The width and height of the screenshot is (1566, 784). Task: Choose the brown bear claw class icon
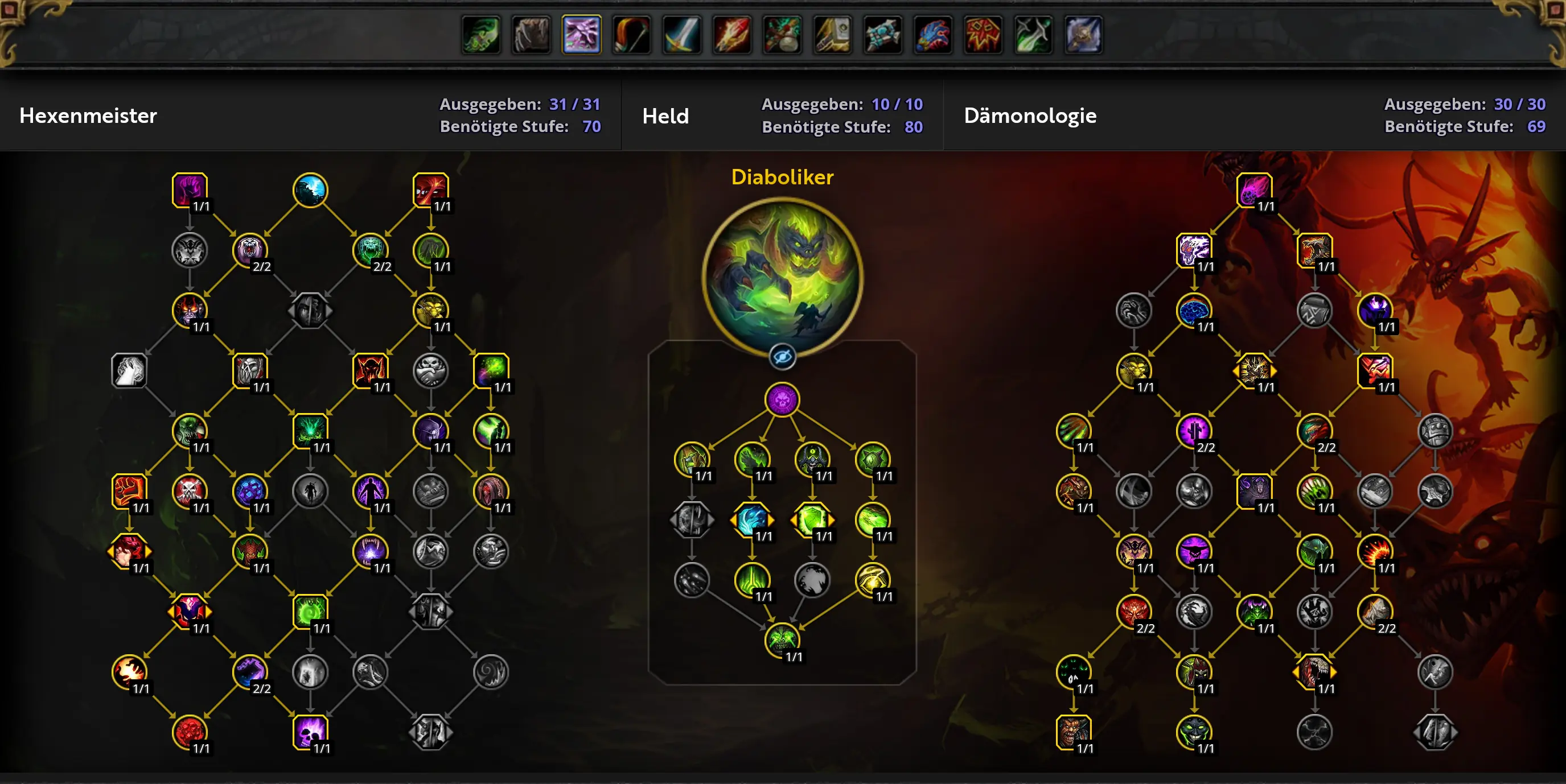(x=531, y=35)
